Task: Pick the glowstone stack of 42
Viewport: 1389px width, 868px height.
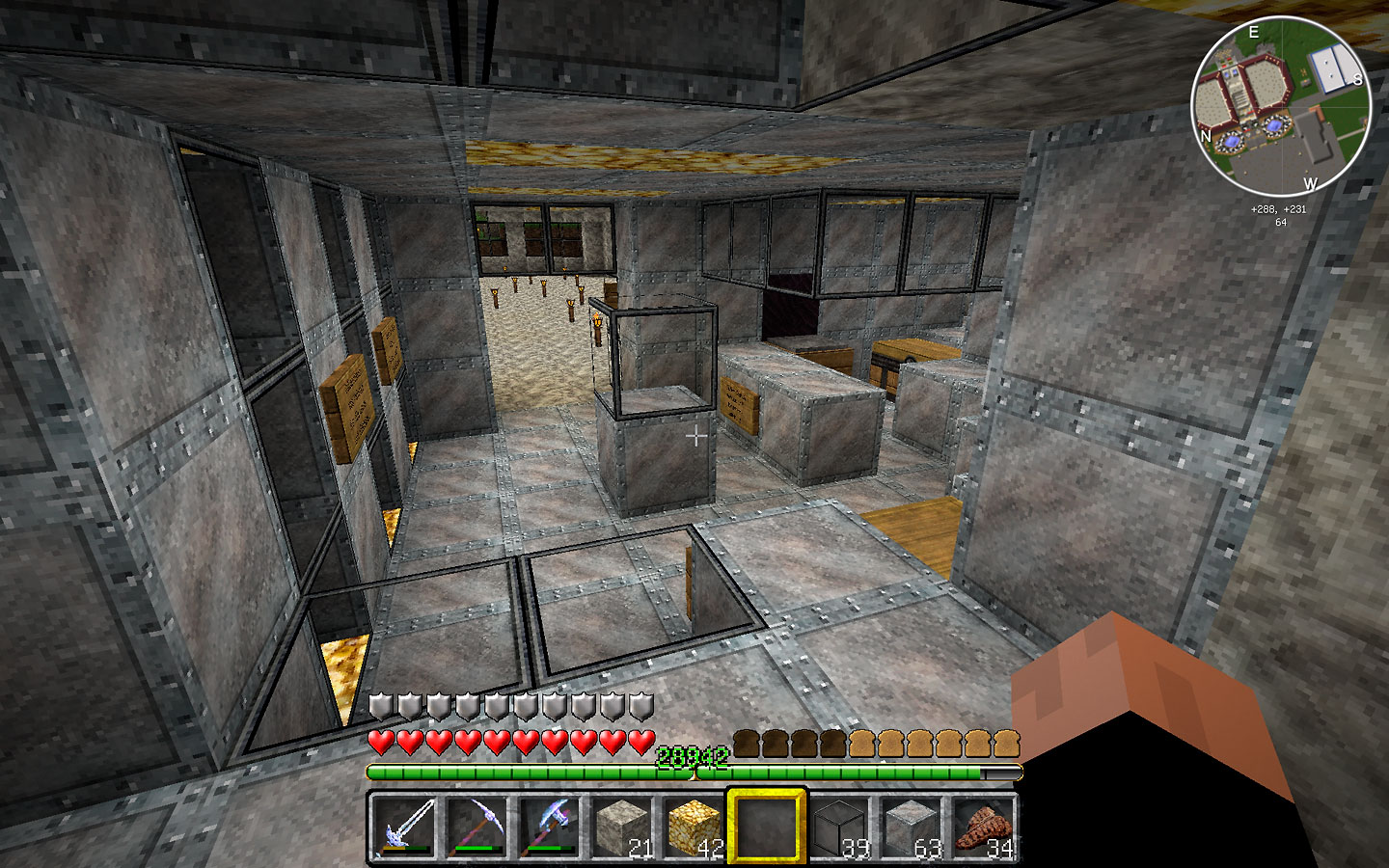Action: pos(693,827)
